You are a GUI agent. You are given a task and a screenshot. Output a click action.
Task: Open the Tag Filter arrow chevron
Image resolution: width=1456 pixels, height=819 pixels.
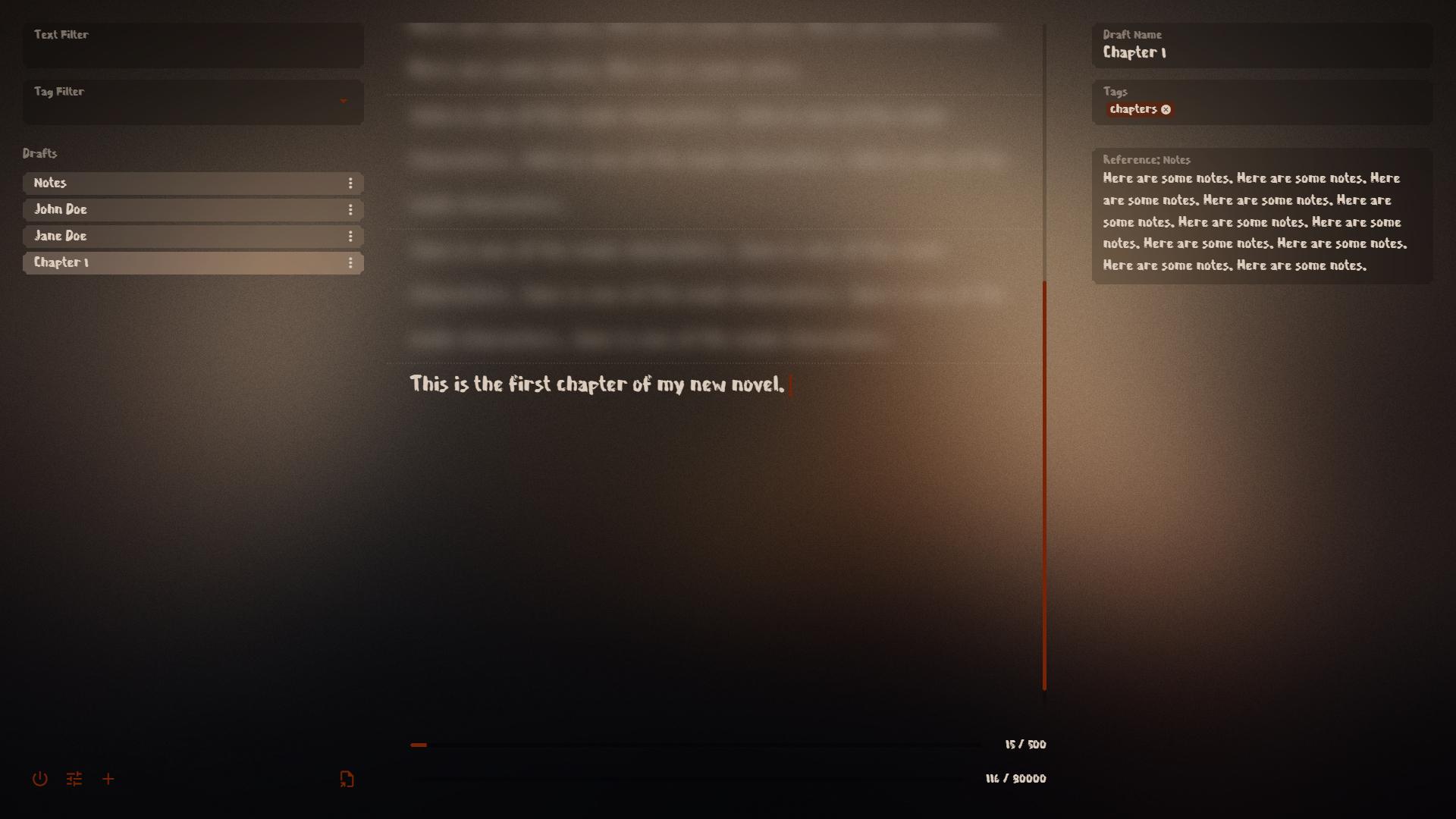point(344,102)
